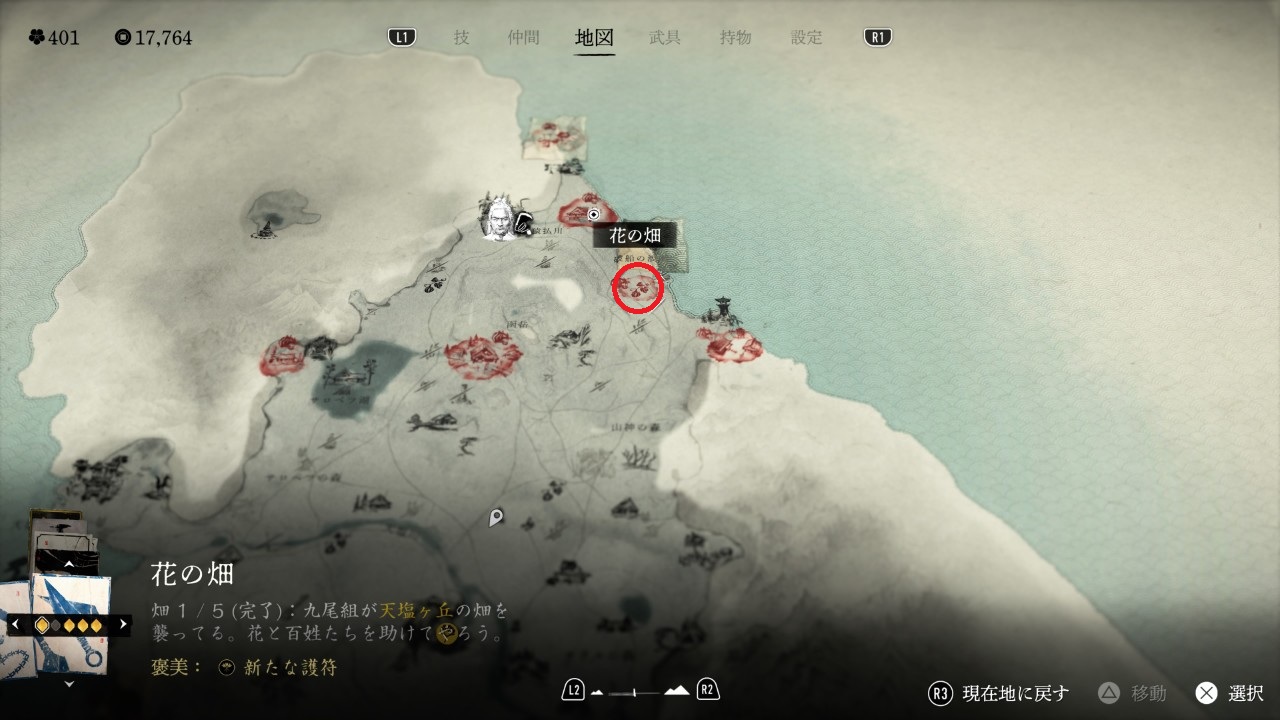
Task: Move down the card stack with down arrow
Action: coord(69,685)
